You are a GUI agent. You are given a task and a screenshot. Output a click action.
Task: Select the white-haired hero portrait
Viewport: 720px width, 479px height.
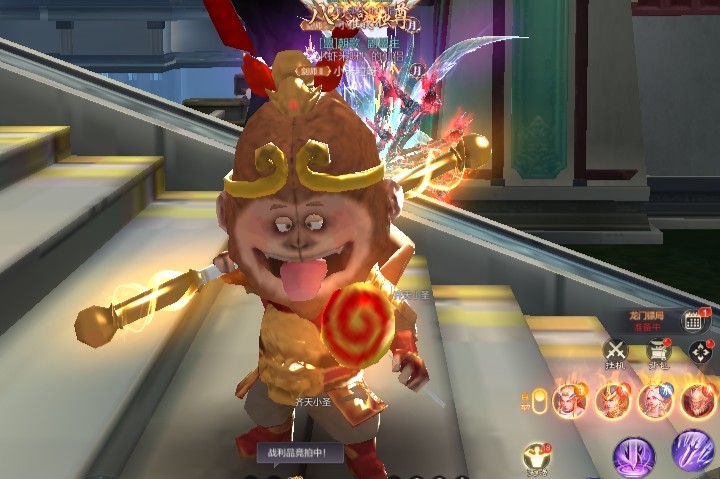point(655,401)
